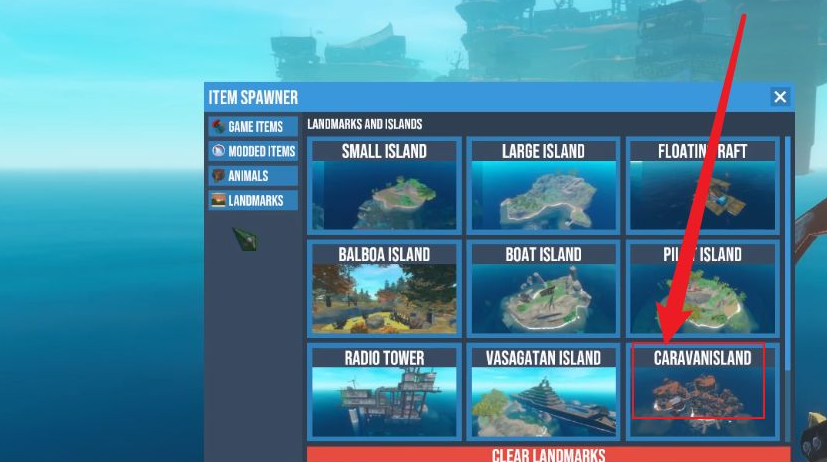The image size is (827, 462).
Task: Click the Caravan Island landmark
Action: pos(702,390)
